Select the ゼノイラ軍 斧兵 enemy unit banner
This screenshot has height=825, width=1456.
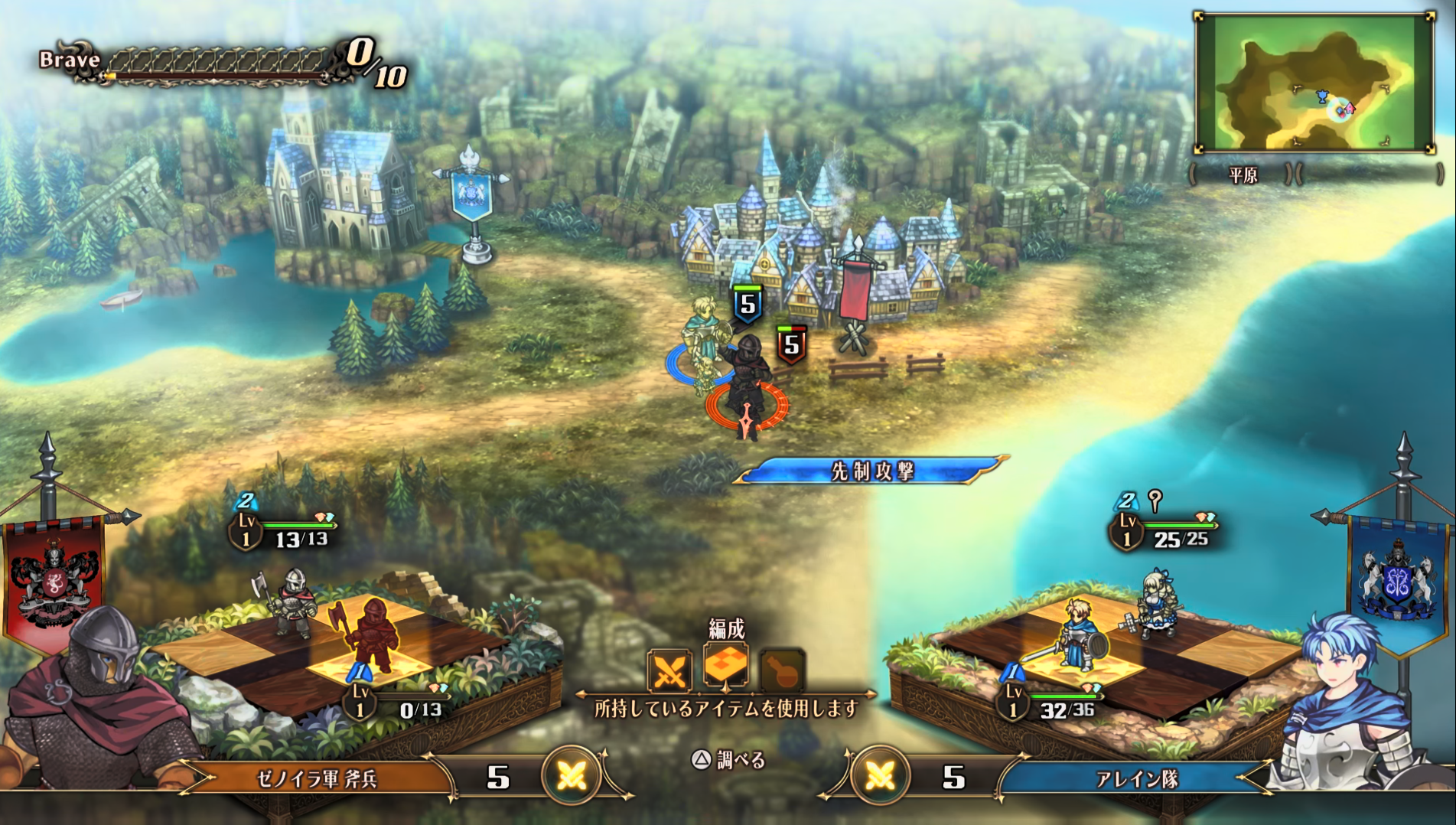coord(317,778)
